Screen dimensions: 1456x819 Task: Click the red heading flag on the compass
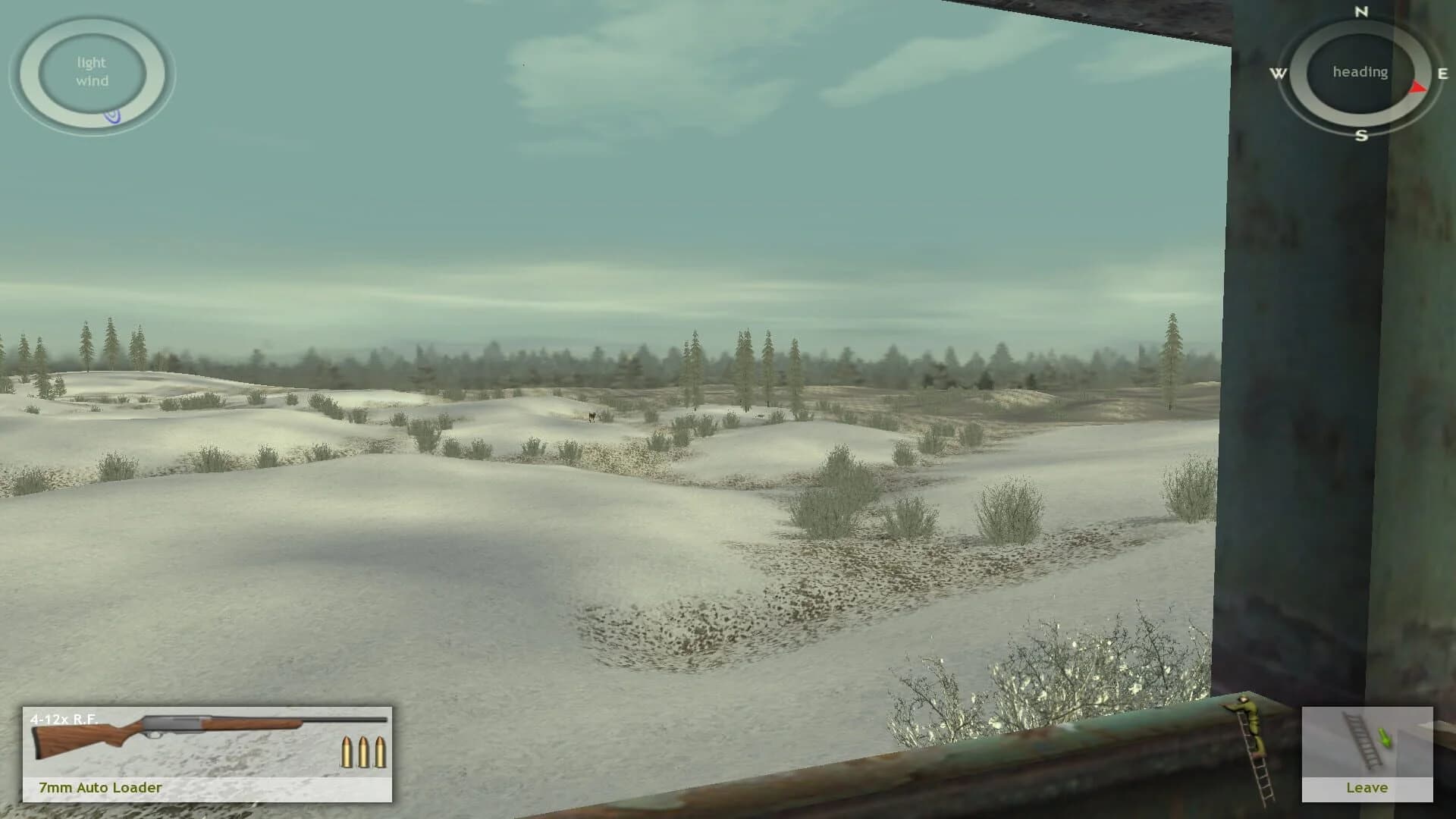[1415, 86]
